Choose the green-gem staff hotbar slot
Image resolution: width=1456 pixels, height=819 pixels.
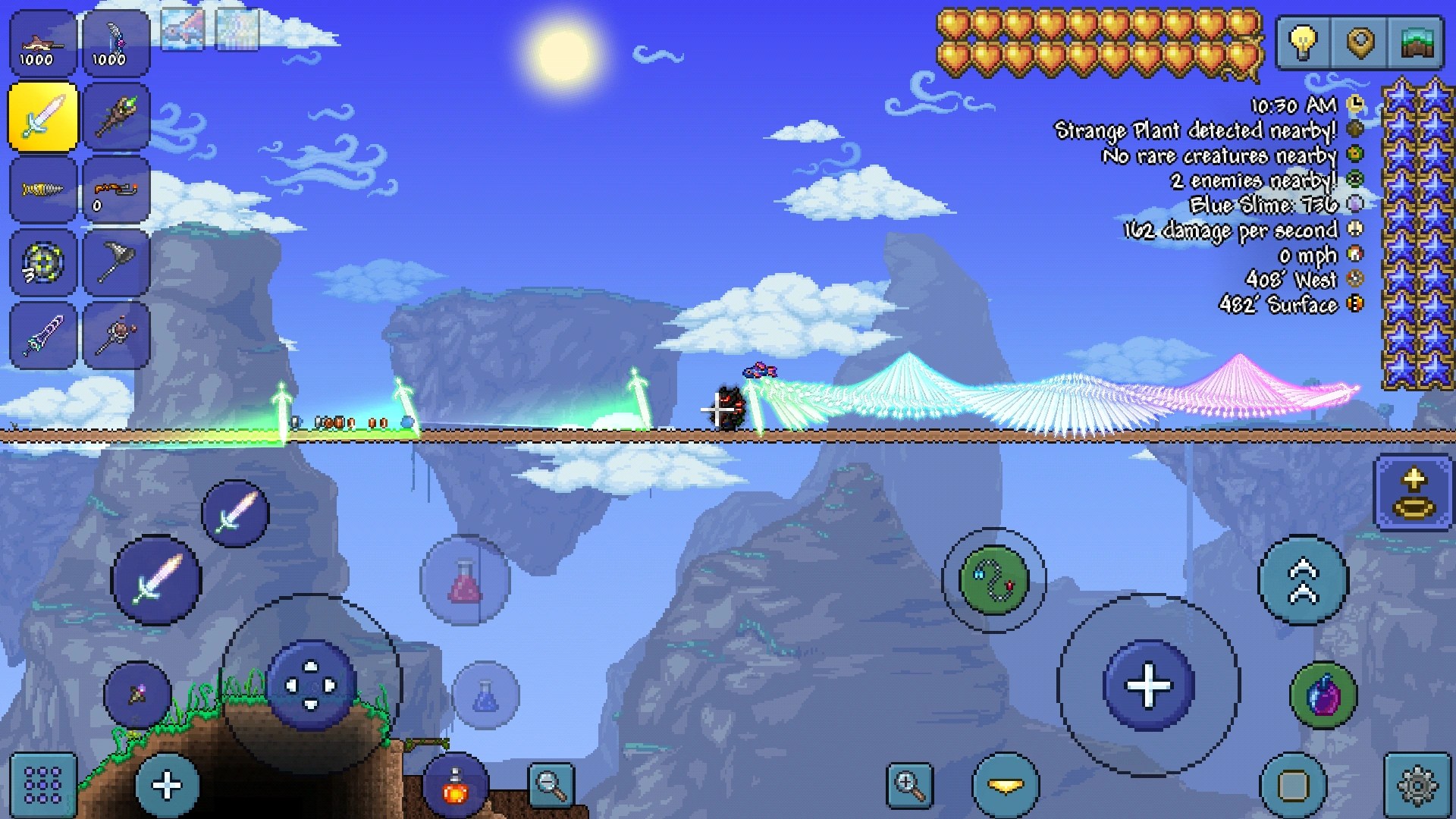(x=116, y=118)
